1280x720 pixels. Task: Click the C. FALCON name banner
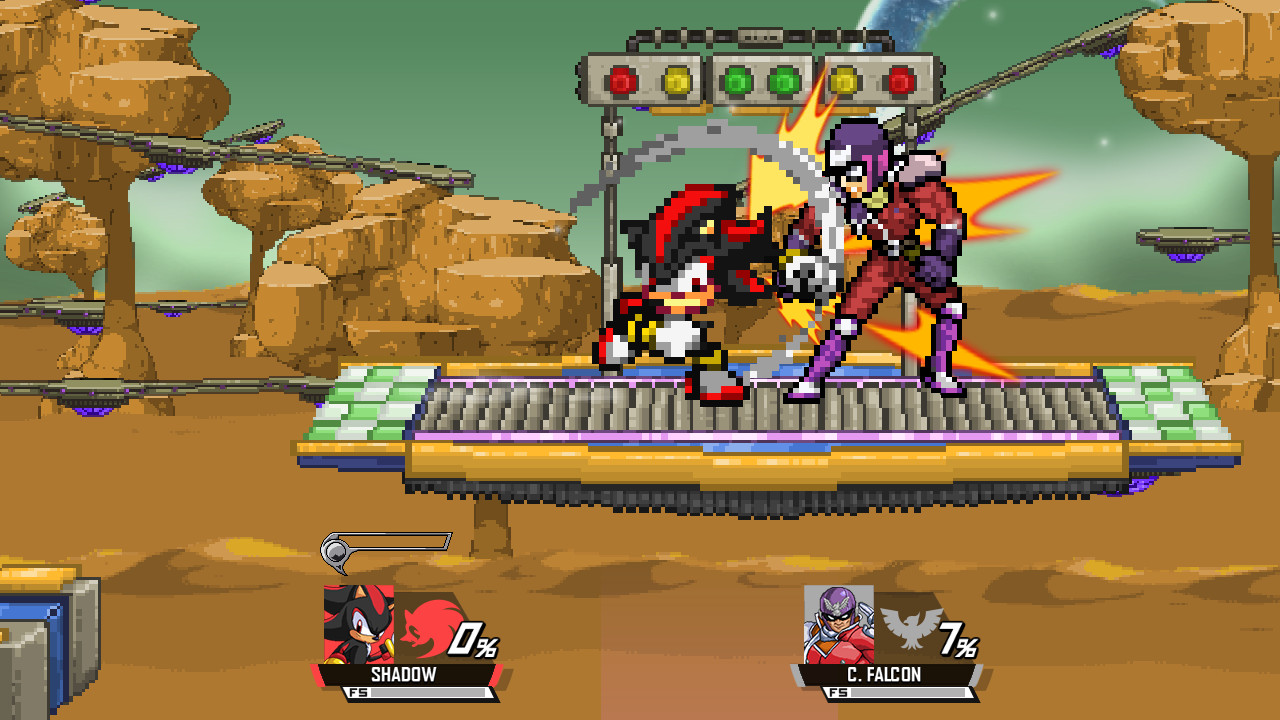[884, 674]
